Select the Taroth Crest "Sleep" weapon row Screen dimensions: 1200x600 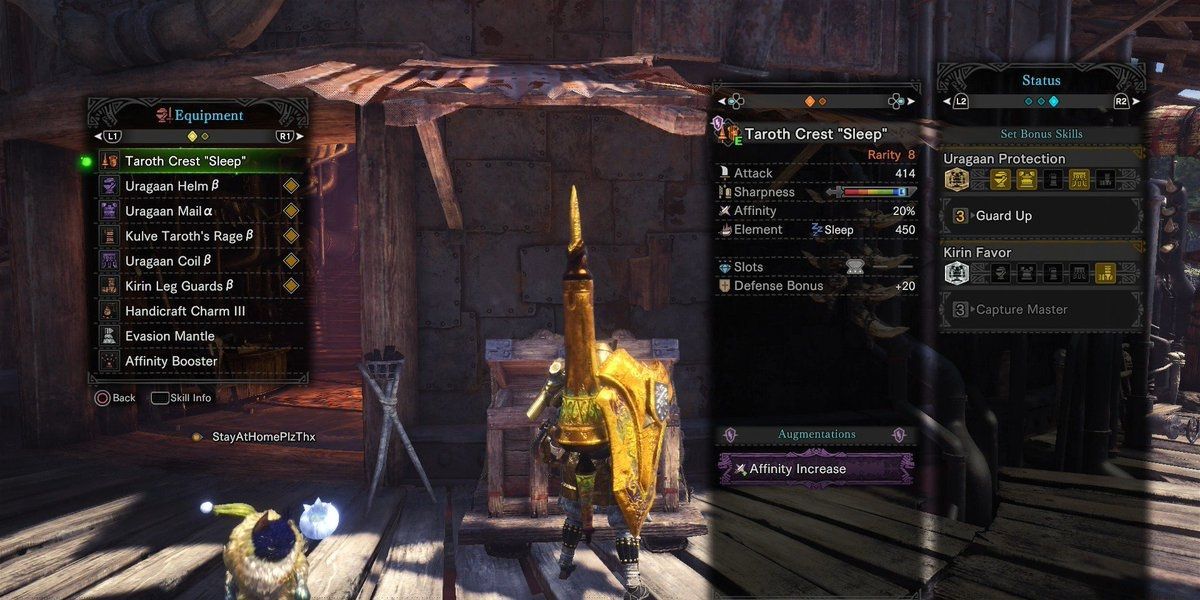pos(186,161)
